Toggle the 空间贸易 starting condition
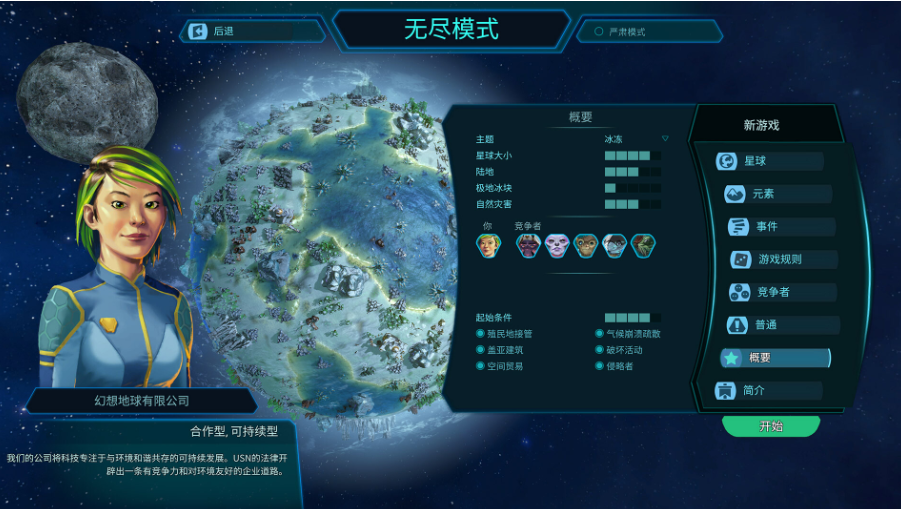This screenshot has height=509, width=901. coord(481,366)
